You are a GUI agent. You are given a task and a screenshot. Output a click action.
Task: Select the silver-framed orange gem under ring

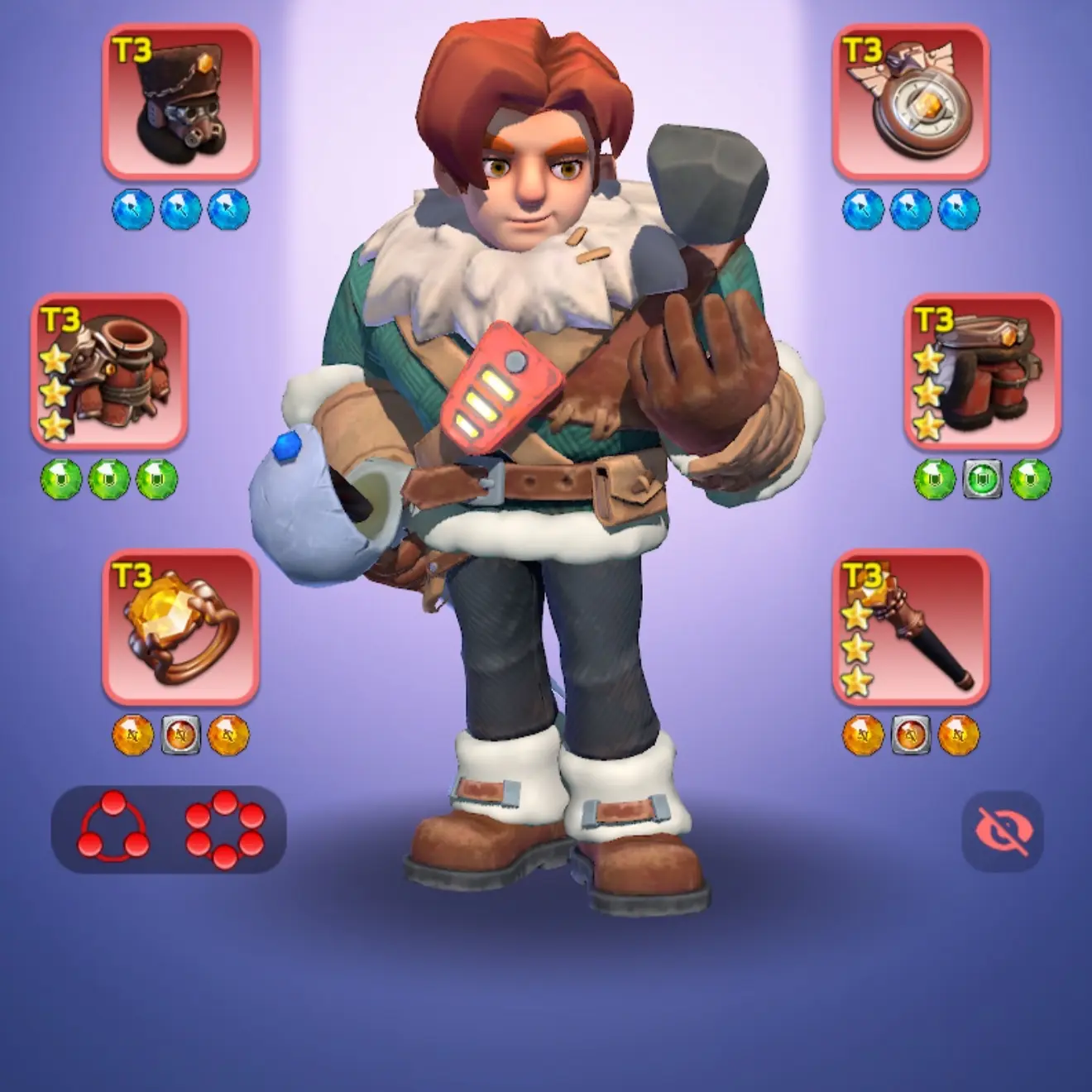tap(180, 735)
